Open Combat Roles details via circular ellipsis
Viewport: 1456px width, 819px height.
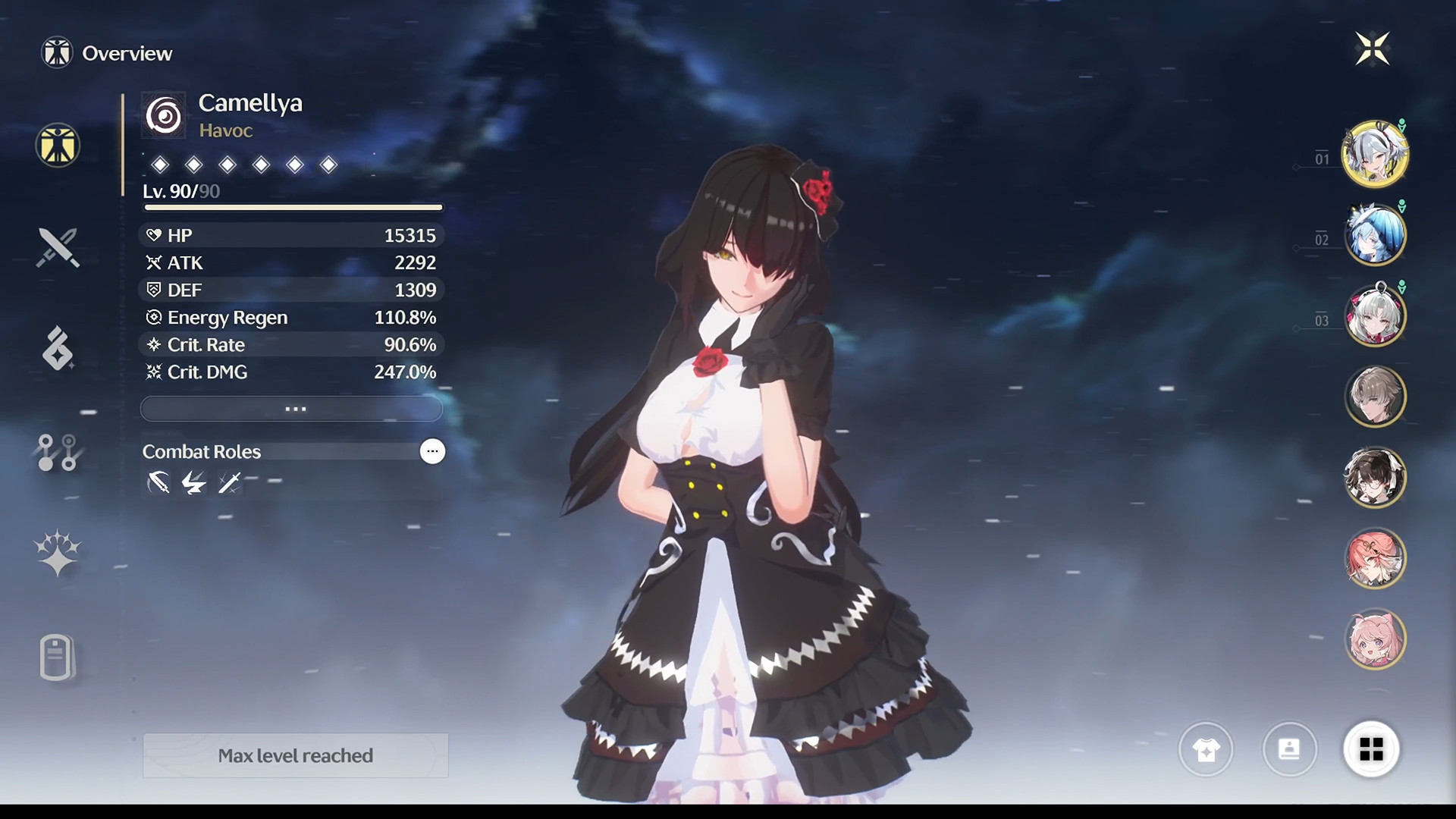coord(432,451)
